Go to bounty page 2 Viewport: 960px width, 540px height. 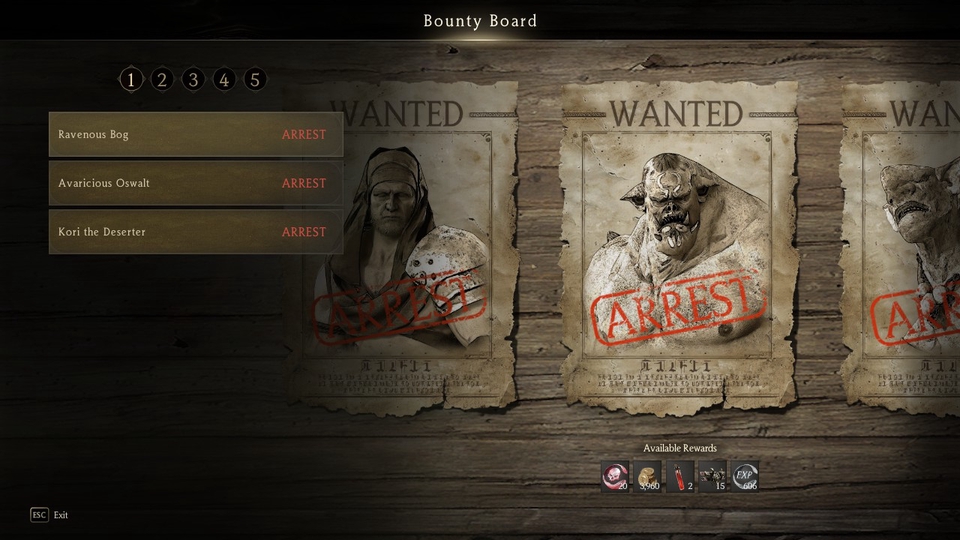coord(162,80)
